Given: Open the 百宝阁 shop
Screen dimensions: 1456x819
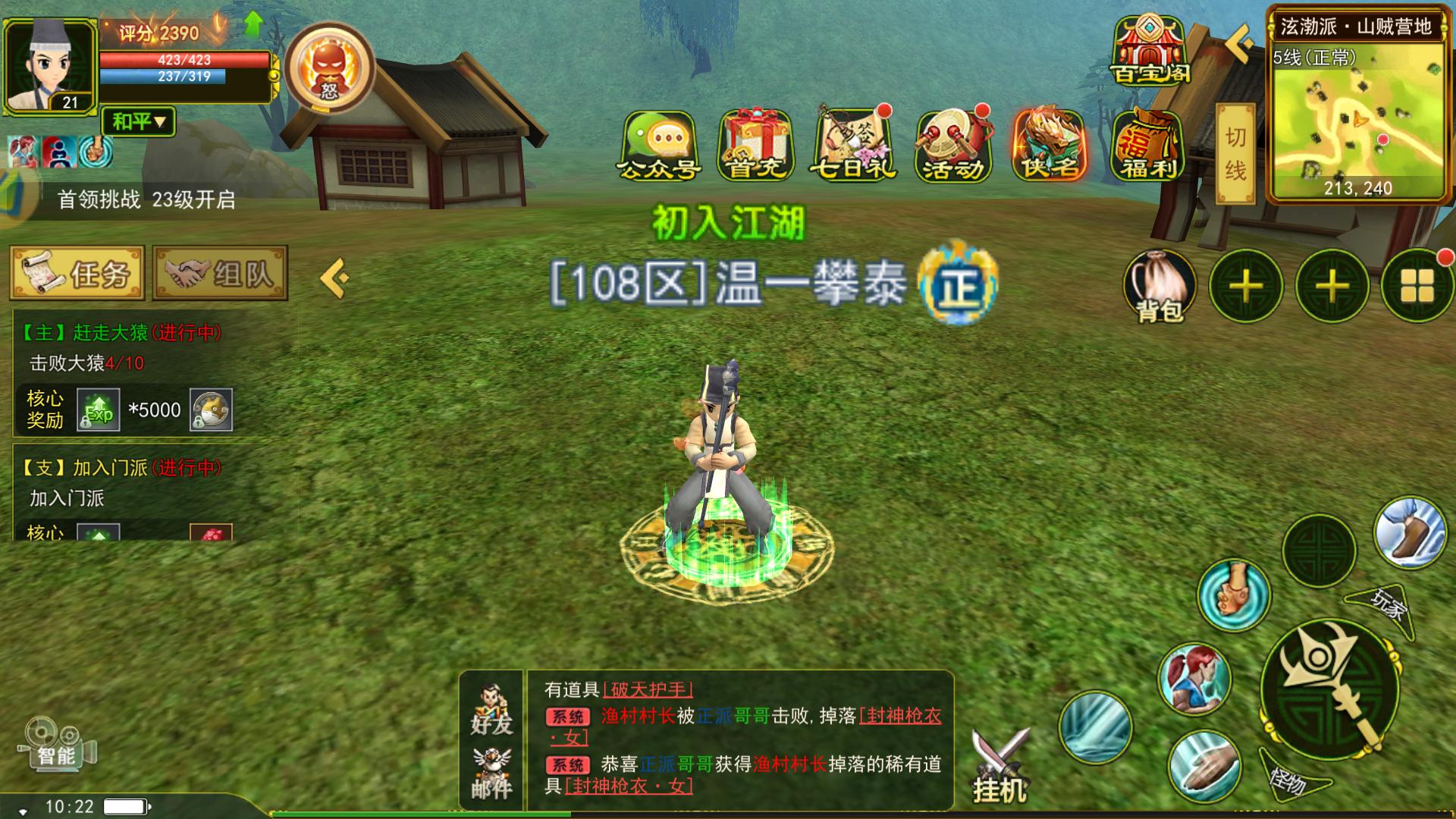Looking at the screenshot, I should [x=1150, y=52].
